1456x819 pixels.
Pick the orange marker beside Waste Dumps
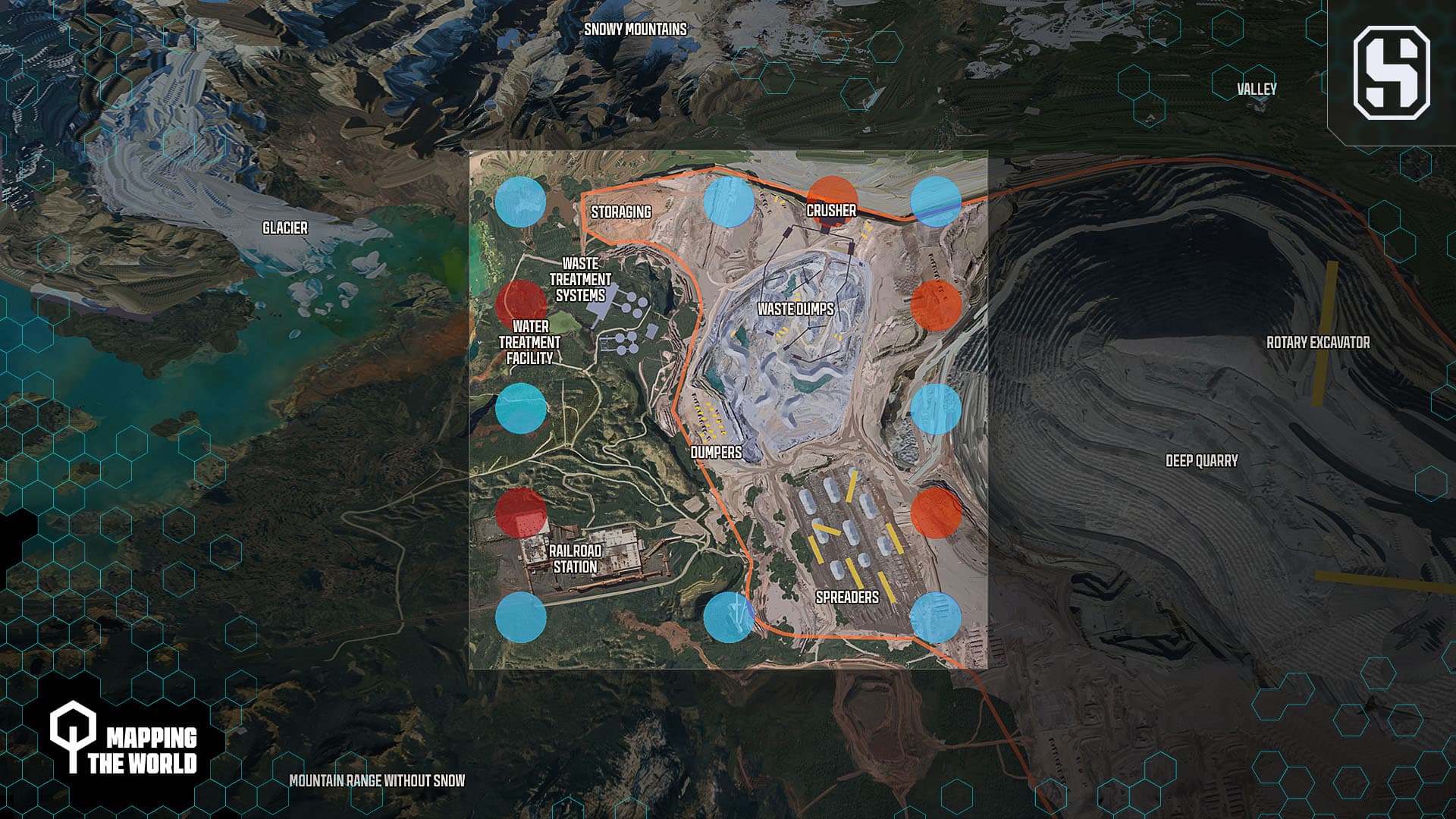pos(936,305)
